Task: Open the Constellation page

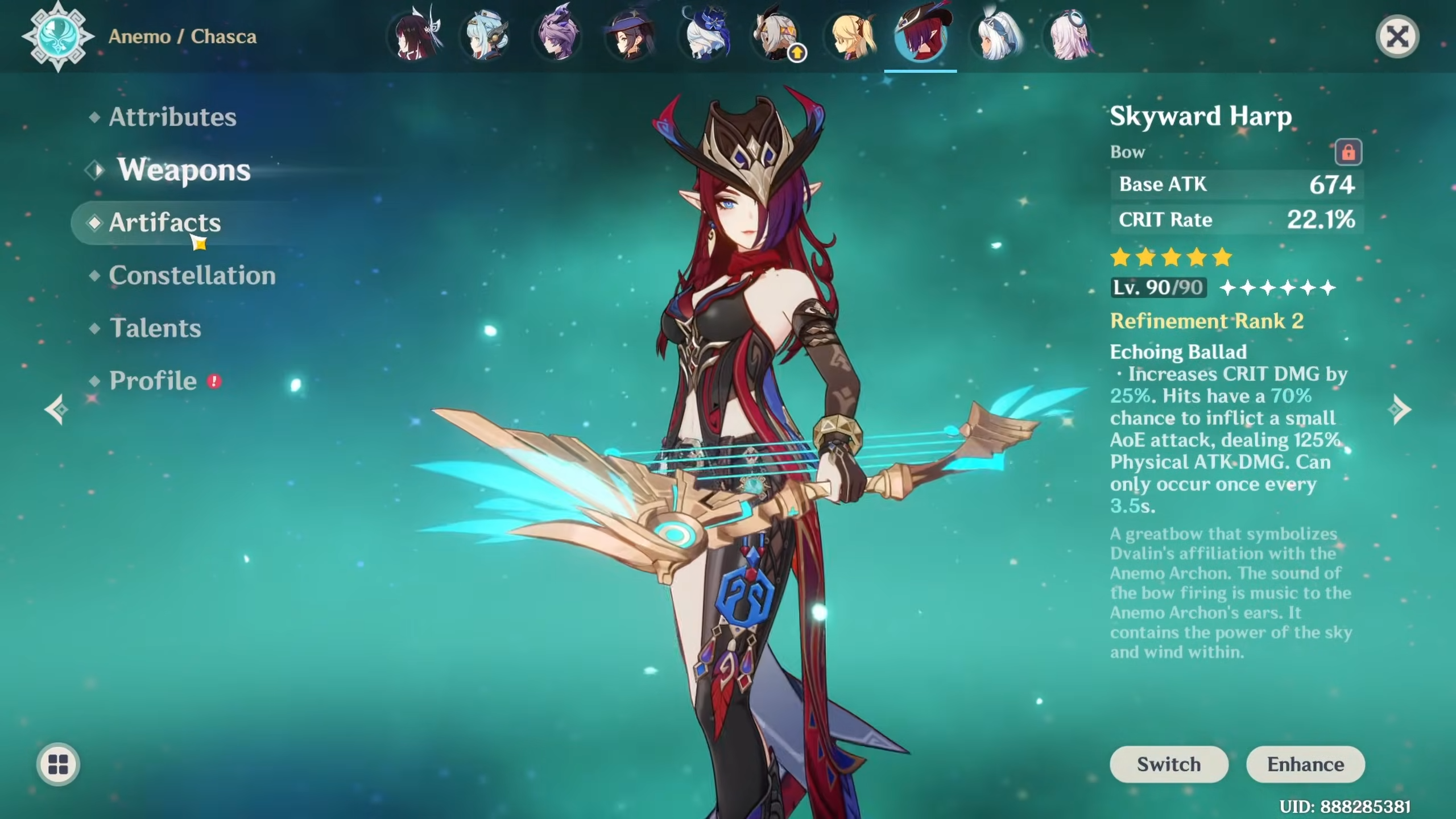Action: coord(192,275)
